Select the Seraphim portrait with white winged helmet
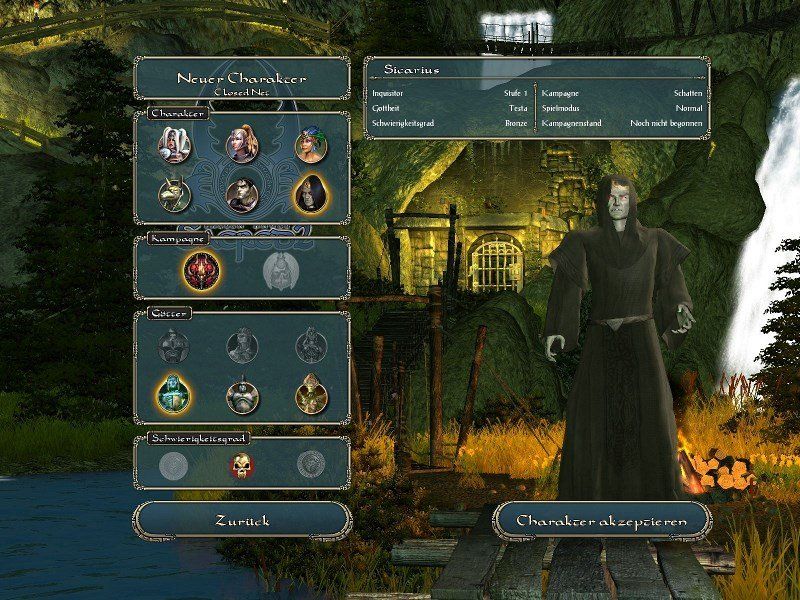800x600 pixels. (173, 144)
